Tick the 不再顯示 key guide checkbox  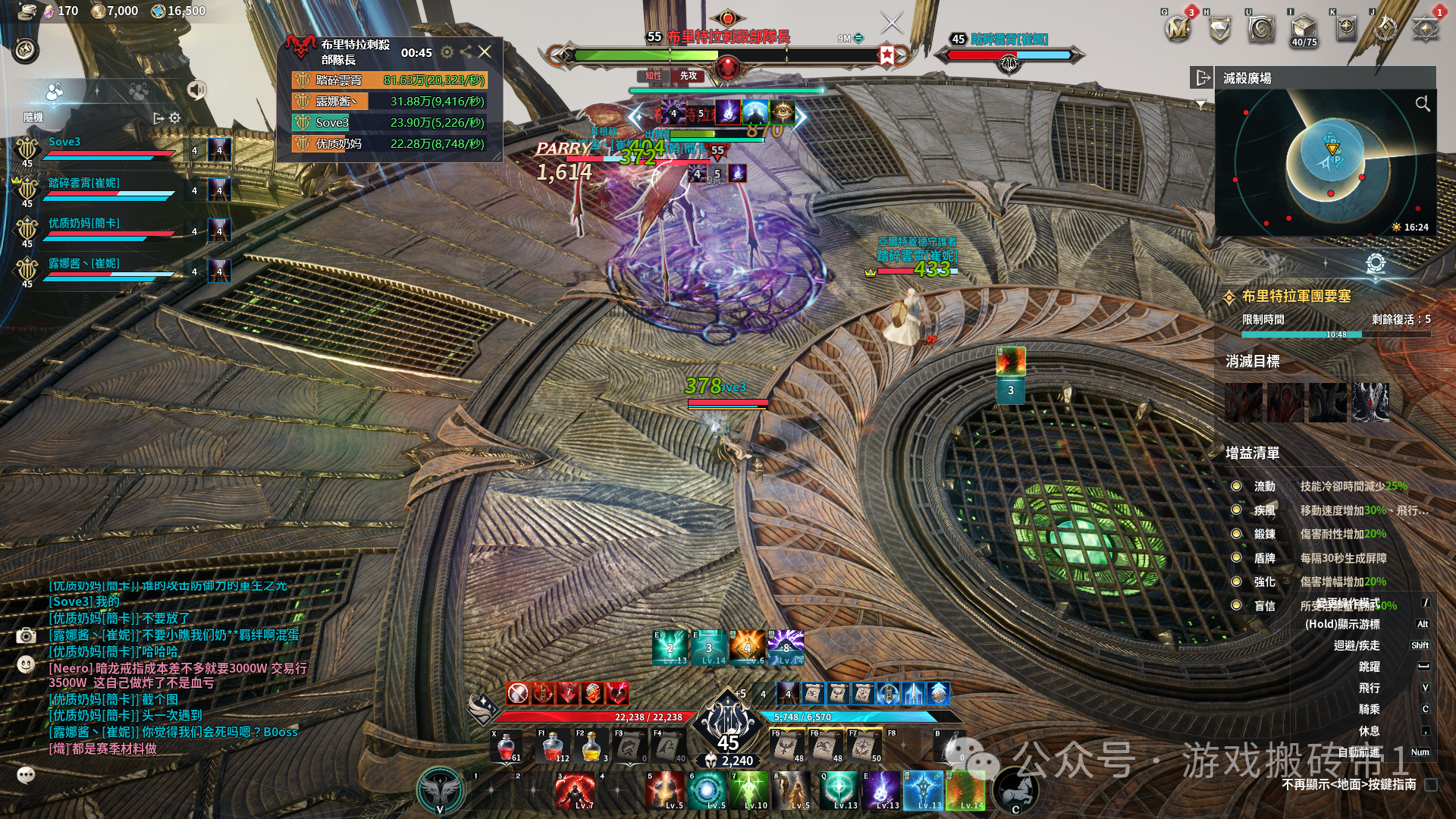(1431, 785)
